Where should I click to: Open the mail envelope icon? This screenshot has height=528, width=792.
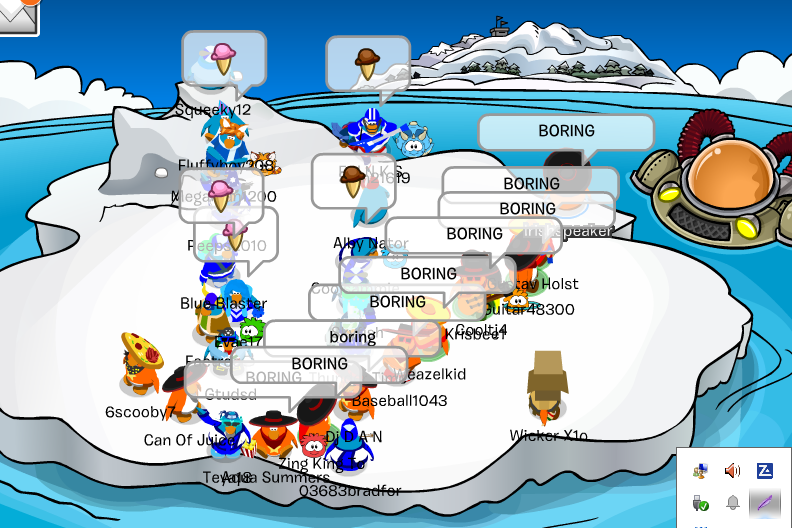pos(17,14)
